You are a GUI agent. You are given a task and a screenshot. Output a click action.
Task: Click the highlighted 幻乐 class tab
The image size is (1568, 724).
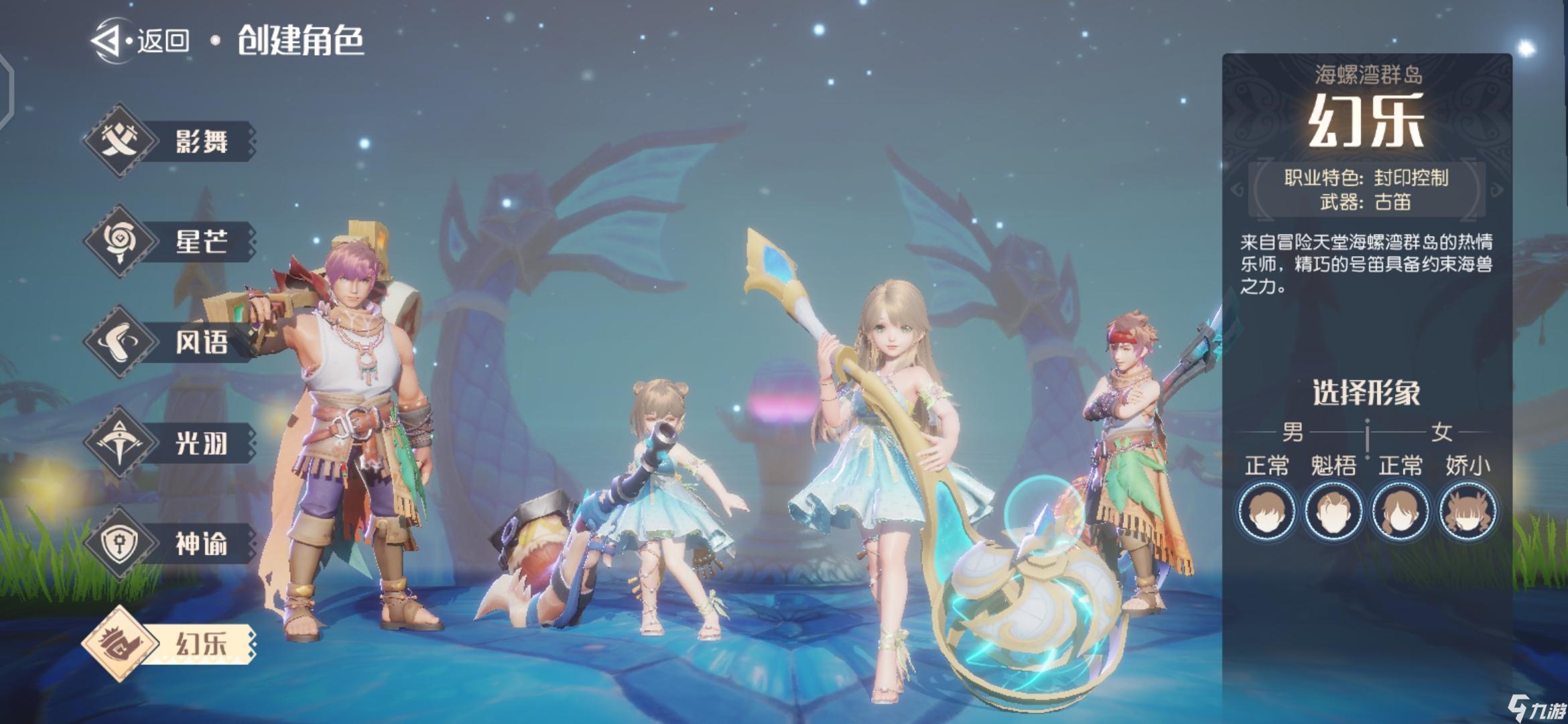[171, 644]
